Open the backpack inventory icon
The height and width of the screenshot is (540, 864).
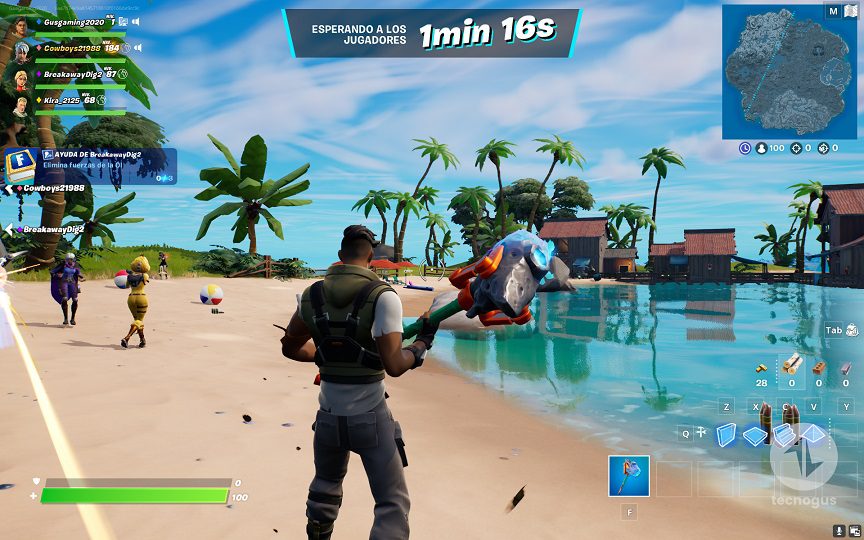click(x=852, y=330)
